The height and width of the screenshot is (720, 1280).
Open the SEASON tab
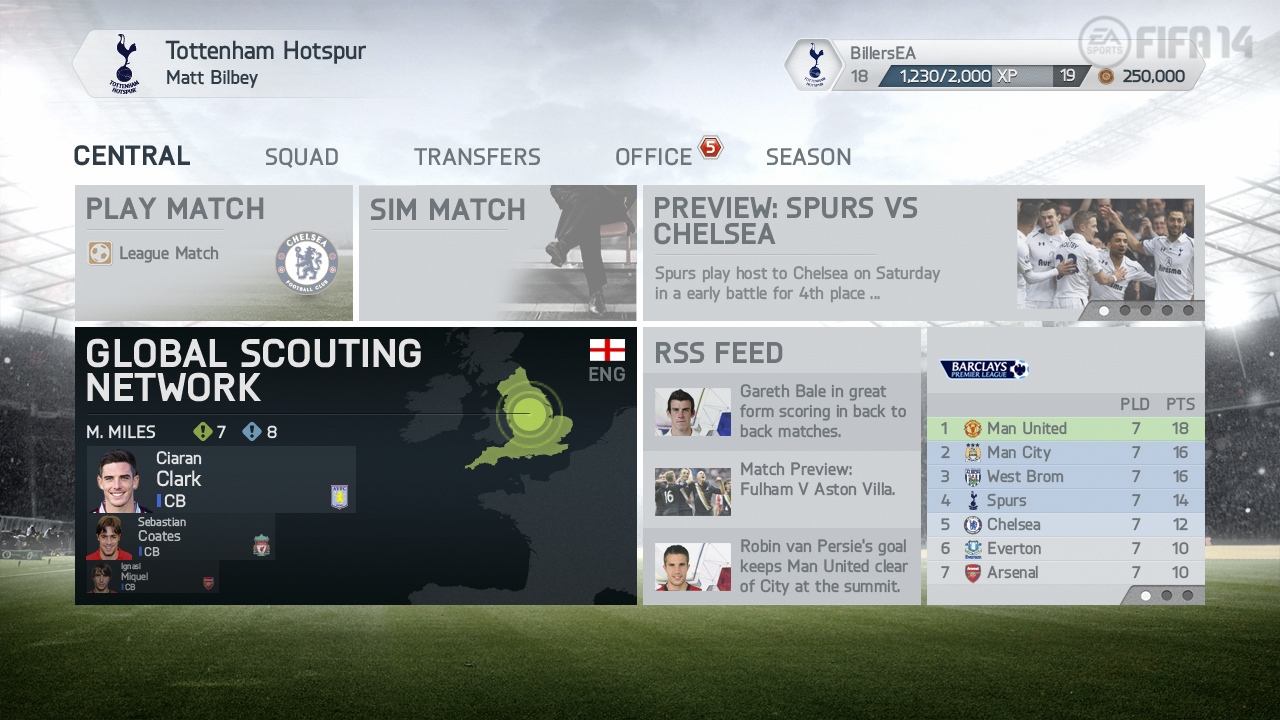click(808, 156)
